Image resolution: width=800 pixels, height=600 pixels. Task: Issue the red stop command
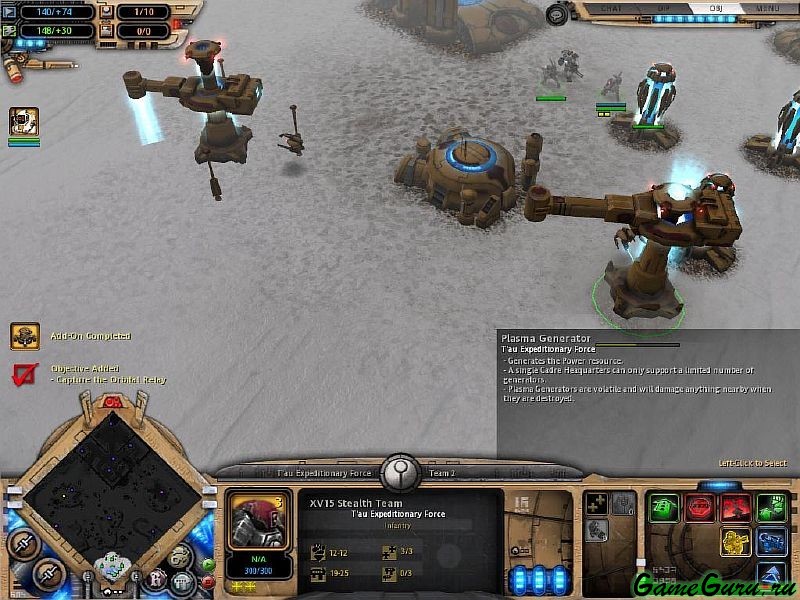coord(699,508)
